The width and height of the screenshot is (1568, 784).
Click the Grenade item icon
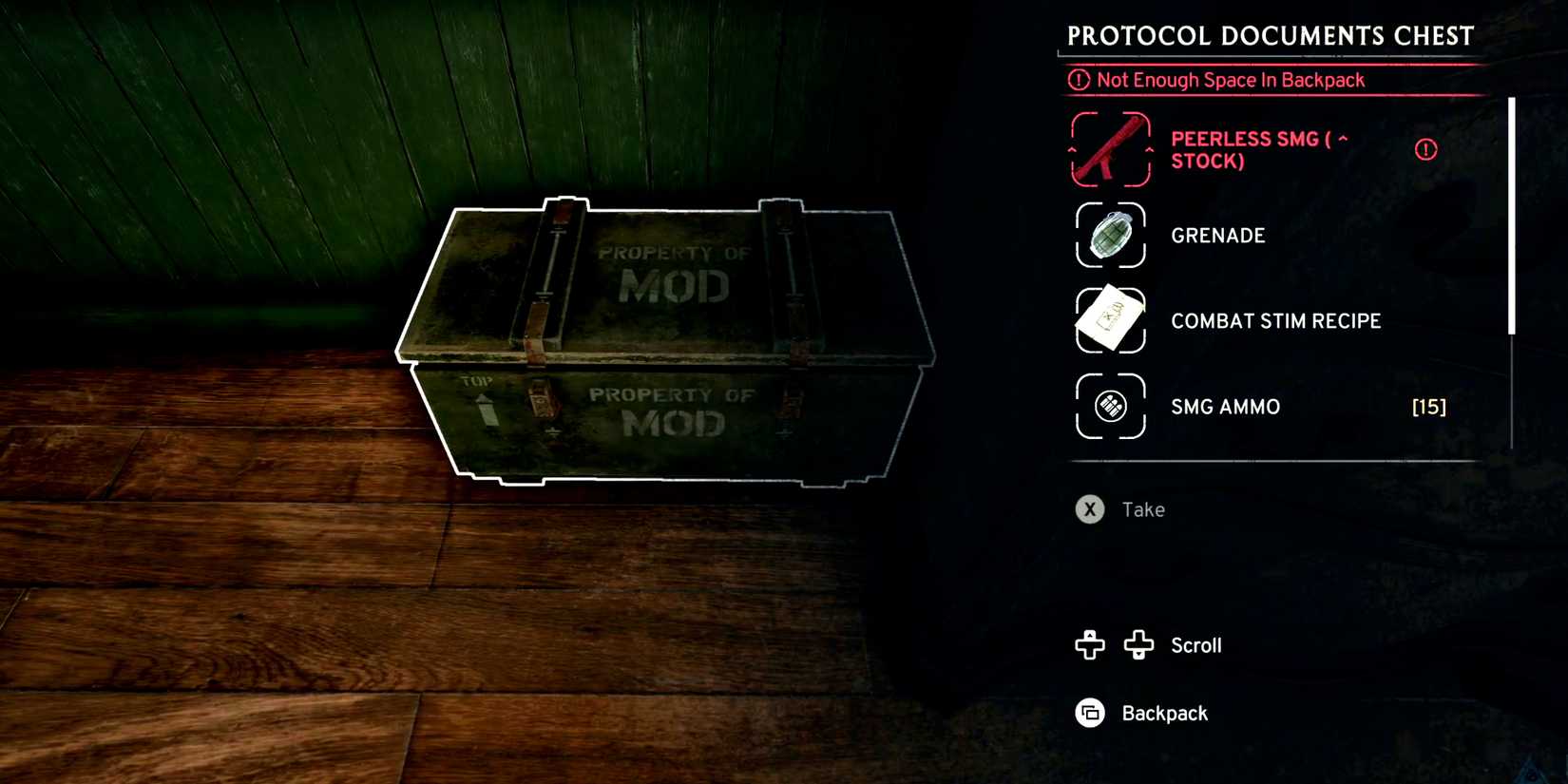pos(1109,235)
